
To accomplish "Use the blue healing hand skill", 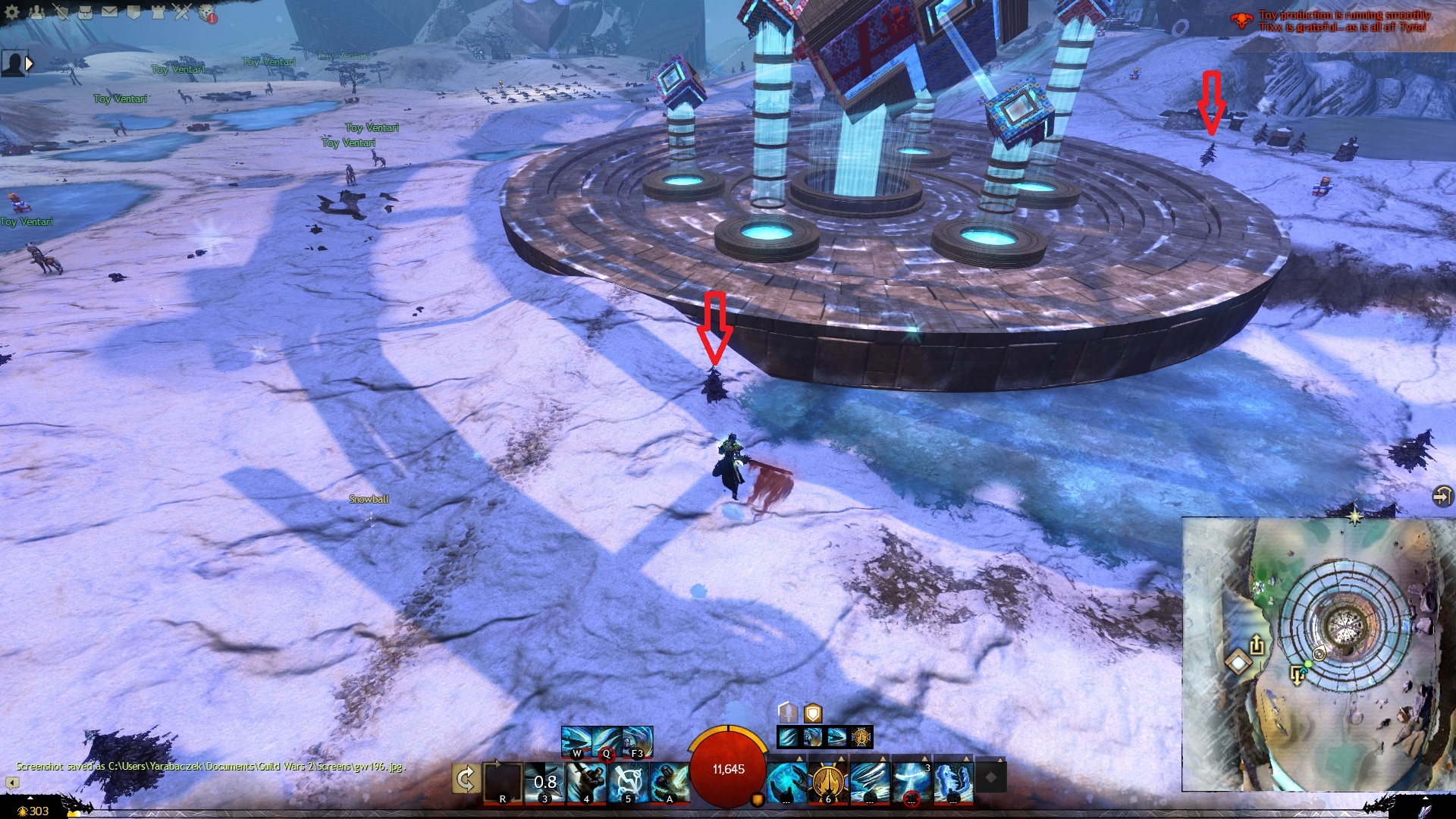I will 786,780.
